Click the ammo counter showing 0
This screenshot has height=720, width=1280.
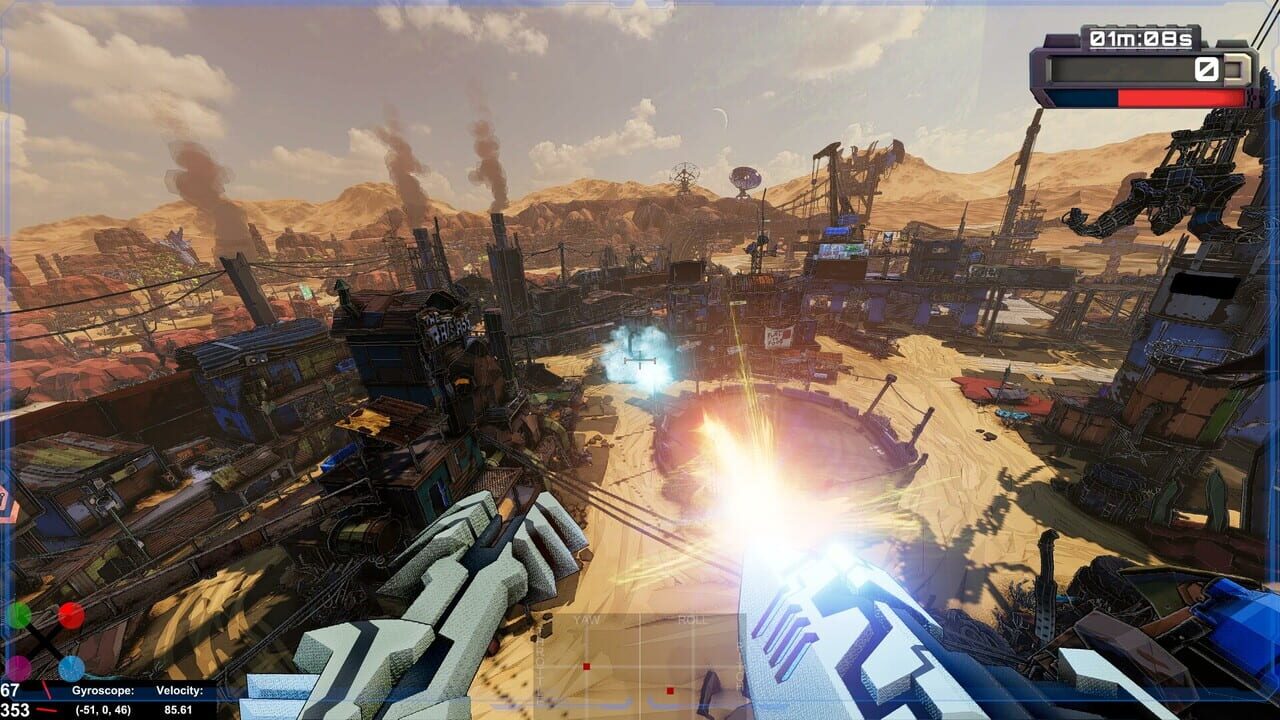1206,69
